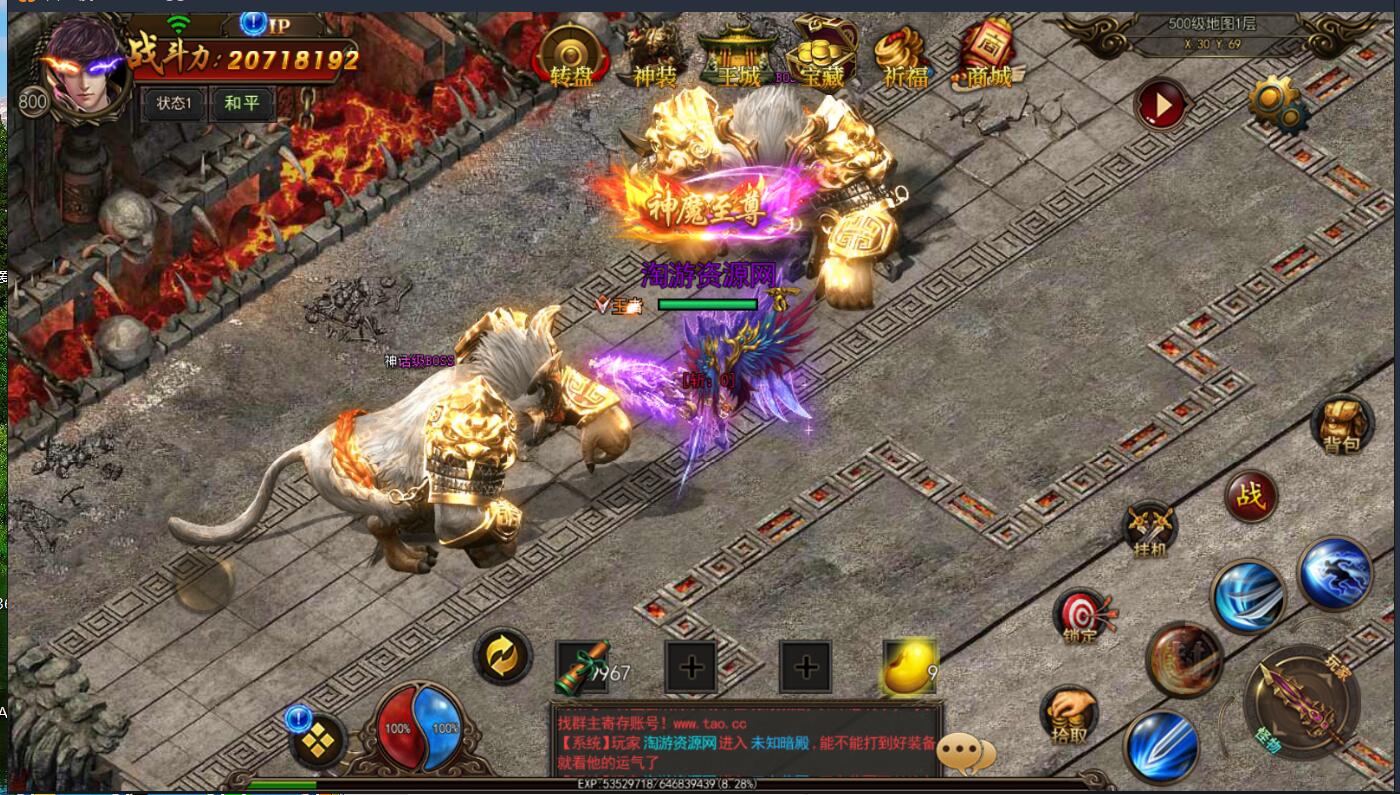Click the 状态1 status button
The width and height of the screenshot is (1400, 795).
point(173,103)
